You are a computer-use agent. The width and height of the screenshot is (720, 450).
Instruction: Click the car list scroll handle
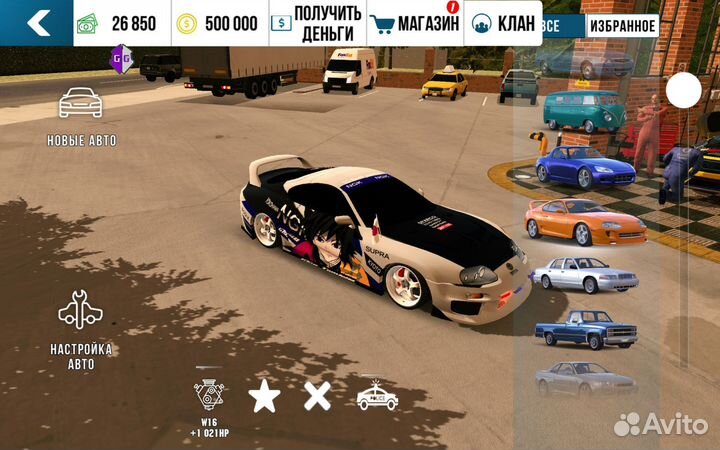coord(684,91)
